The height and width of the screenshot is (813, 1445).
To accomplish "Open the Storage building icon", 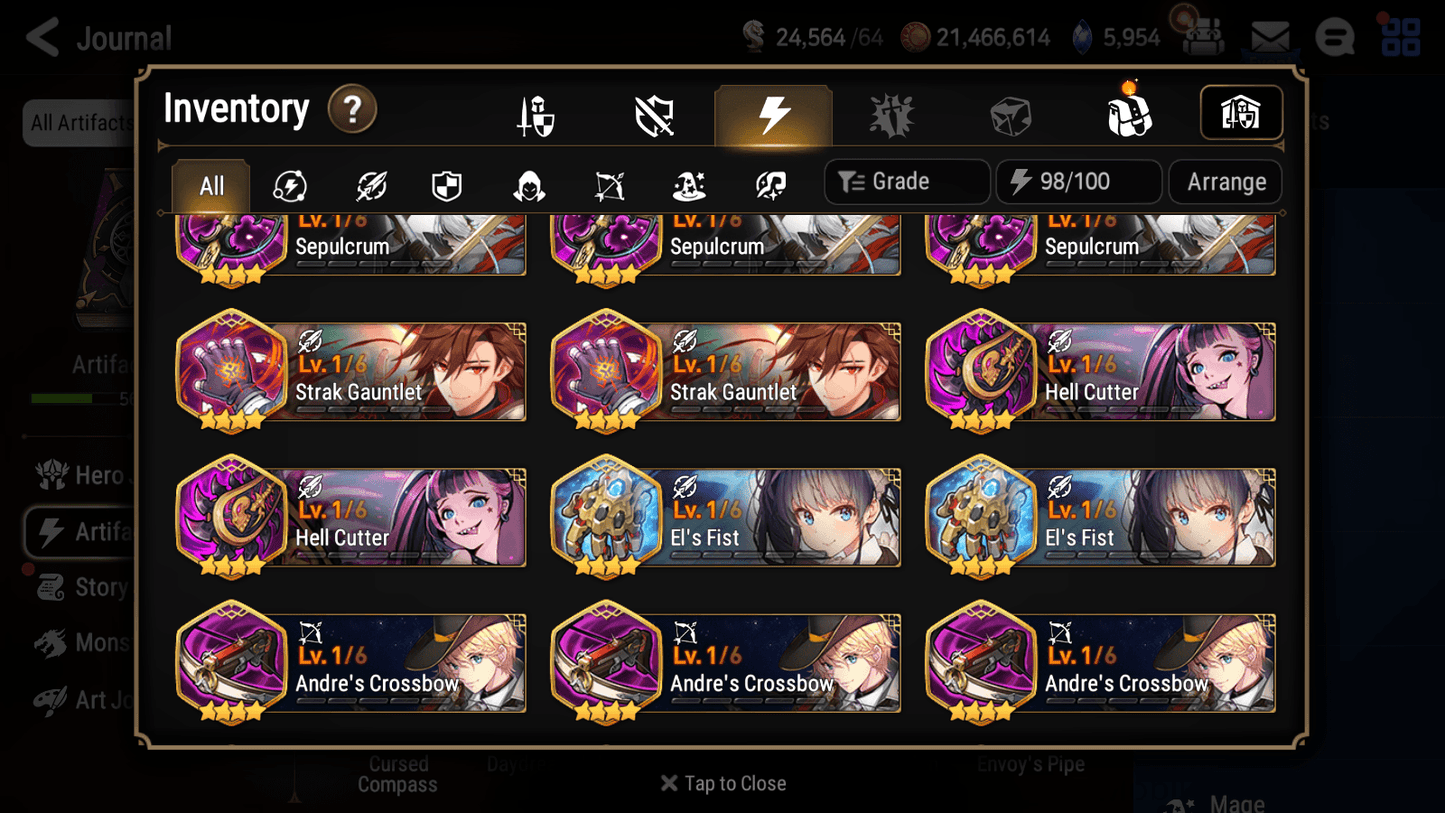I will [x=1241, y=113].
